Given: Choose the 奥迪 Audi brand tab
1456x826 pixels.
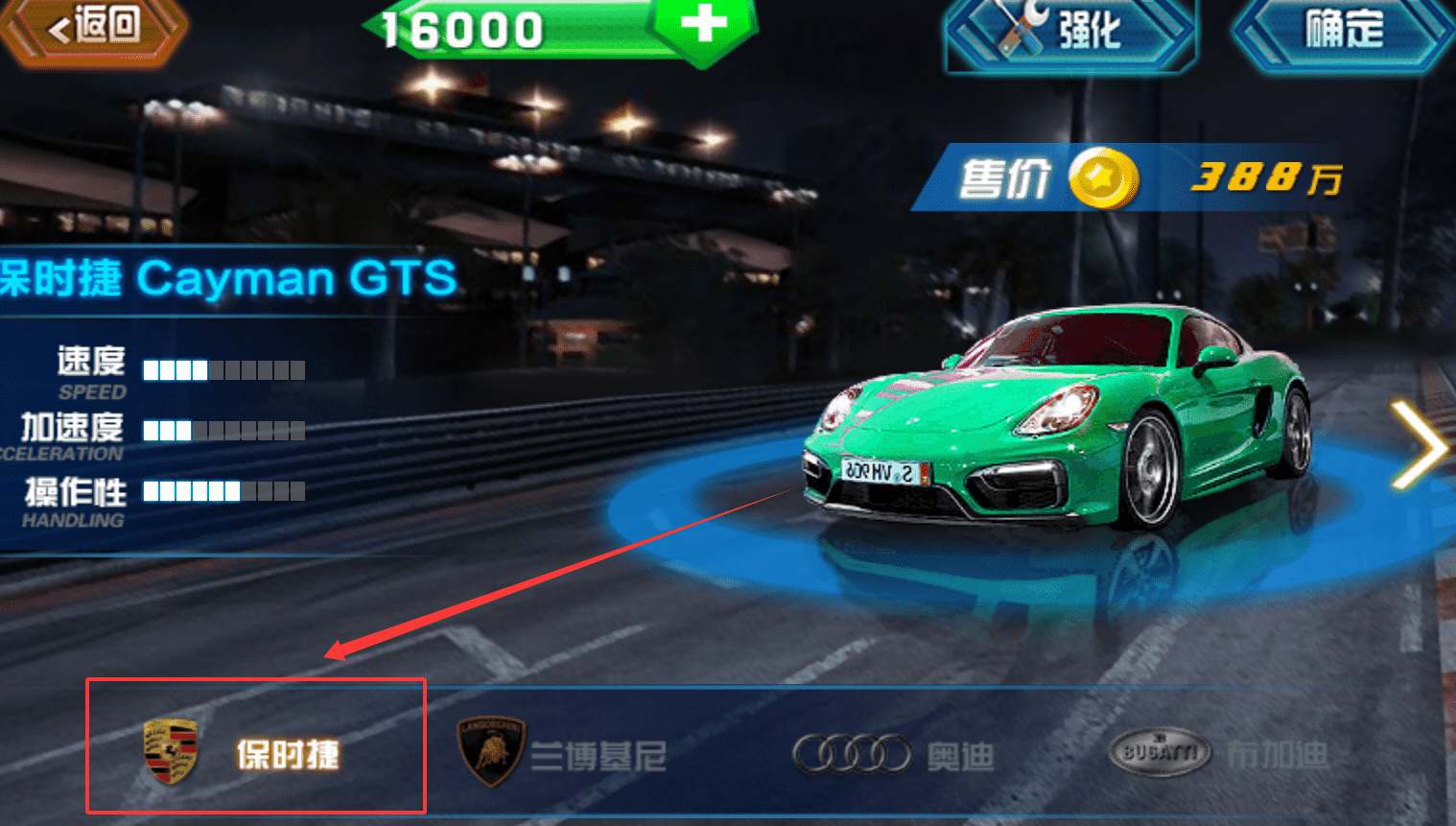Looking at the screenshot, I should click(893, 755).
